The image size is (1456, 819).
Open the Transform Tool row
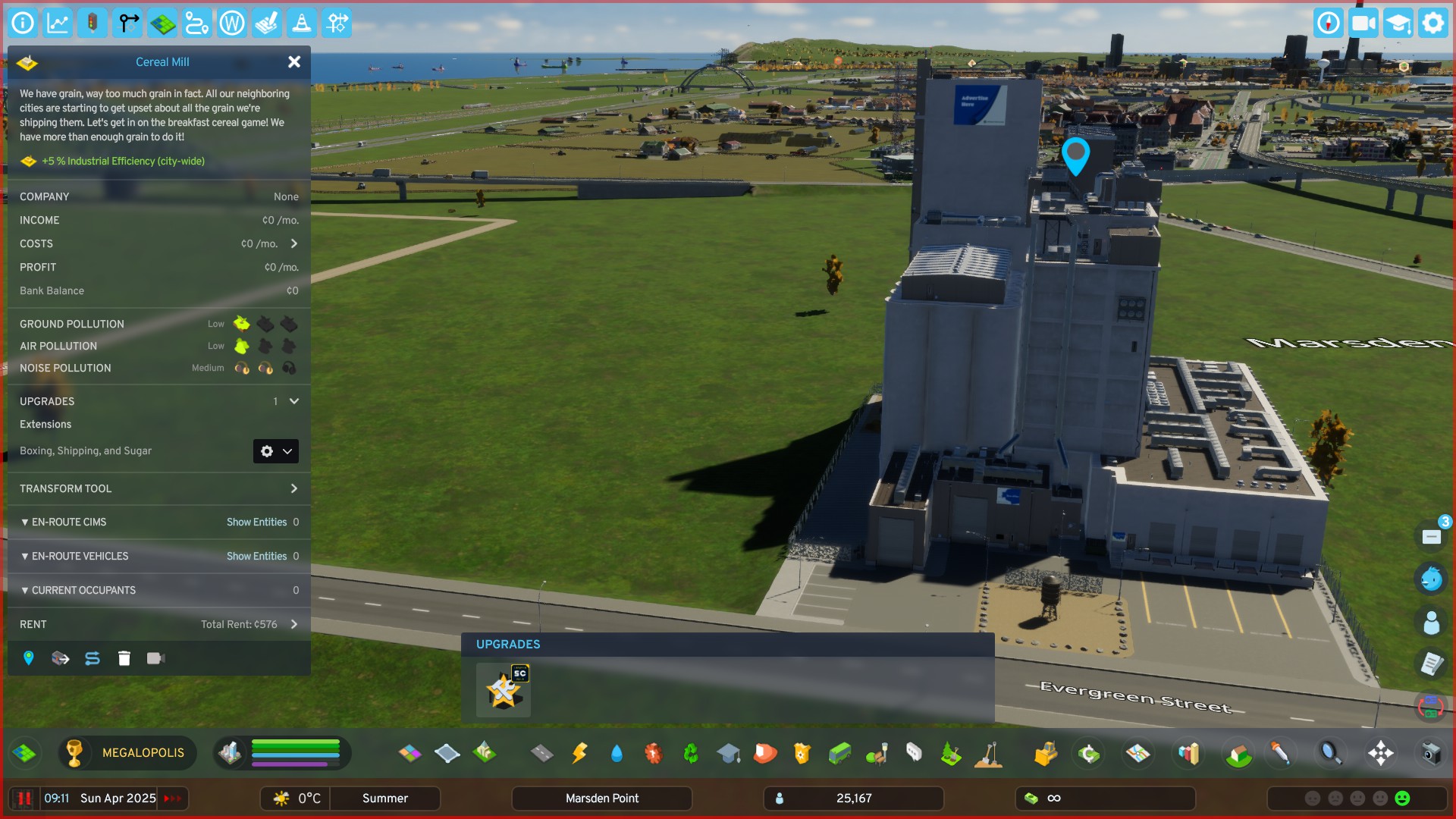(x=294, y=489)
